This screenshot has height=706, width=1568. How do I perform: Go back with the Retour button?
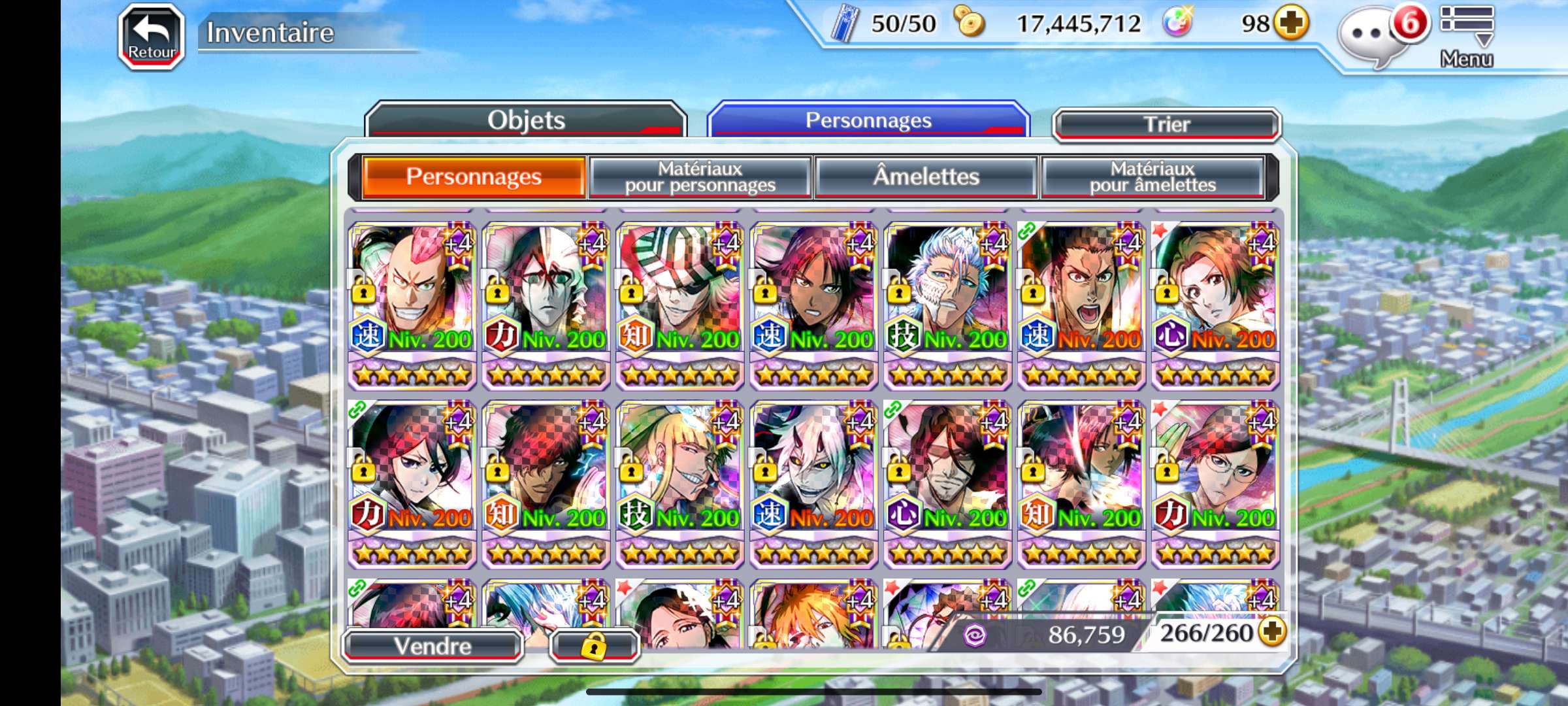pyautogui.click(x=152, y=37)
